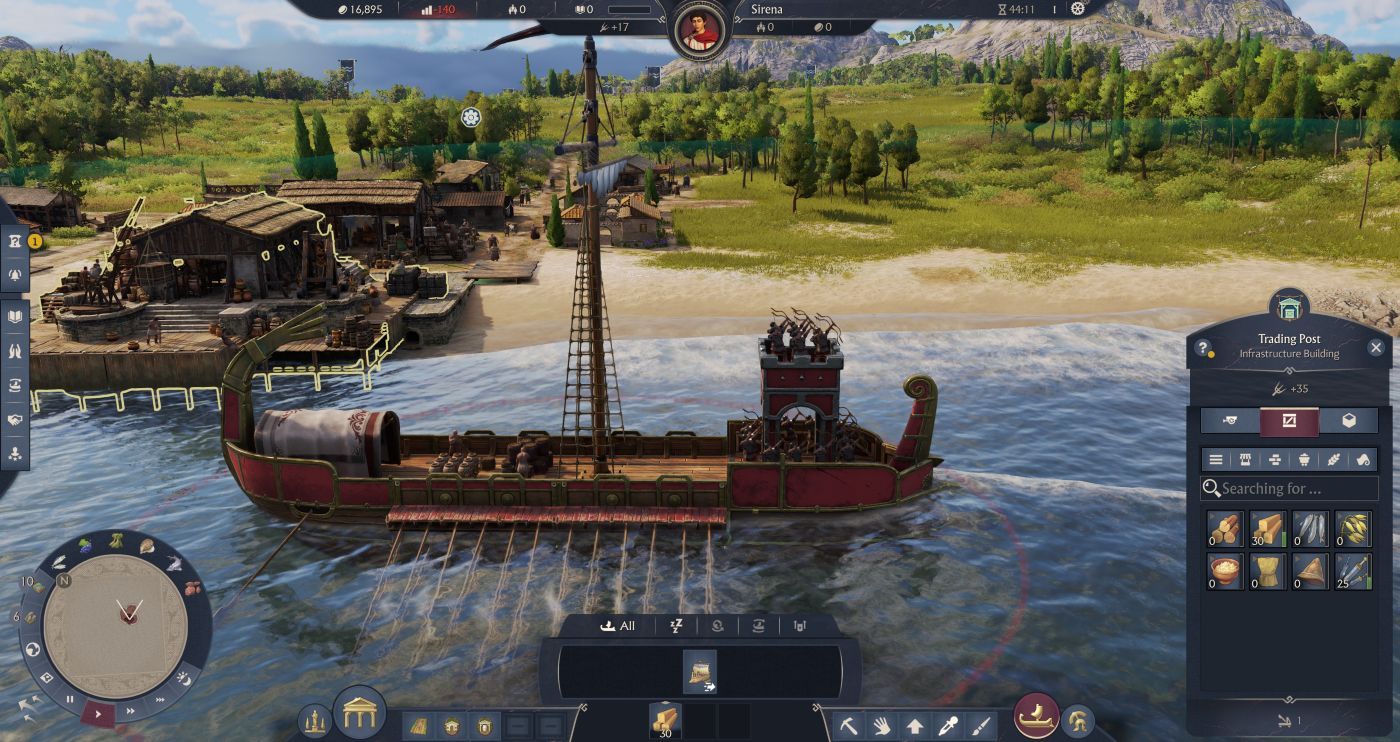Select the All ships filter
The height and width of the screenshot is (742, 1400).
pyautogui.click(x=617, y=626)
